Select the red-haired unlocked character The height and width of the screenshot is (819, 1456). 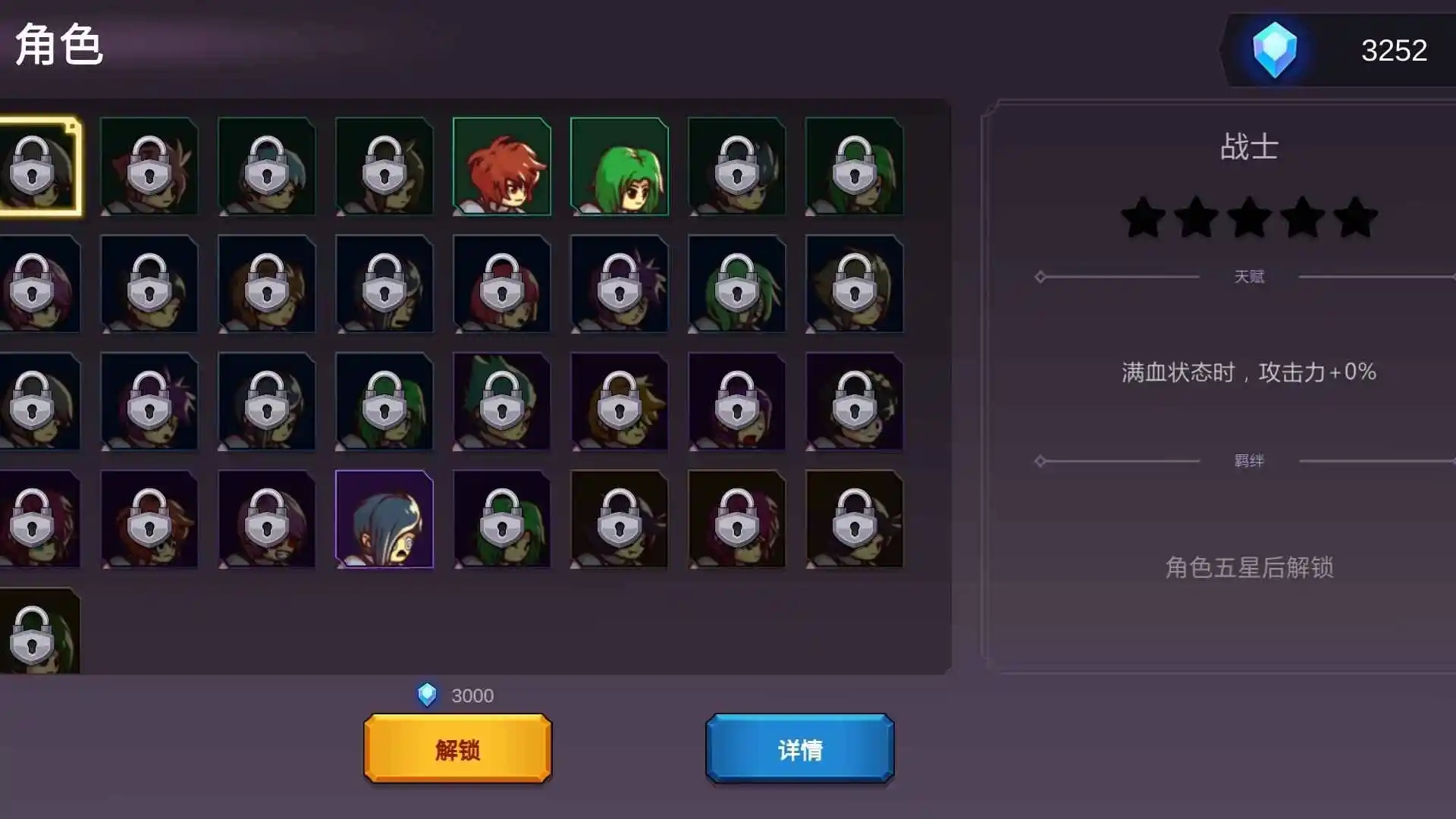pyautogui.click(x=501, y=165)
